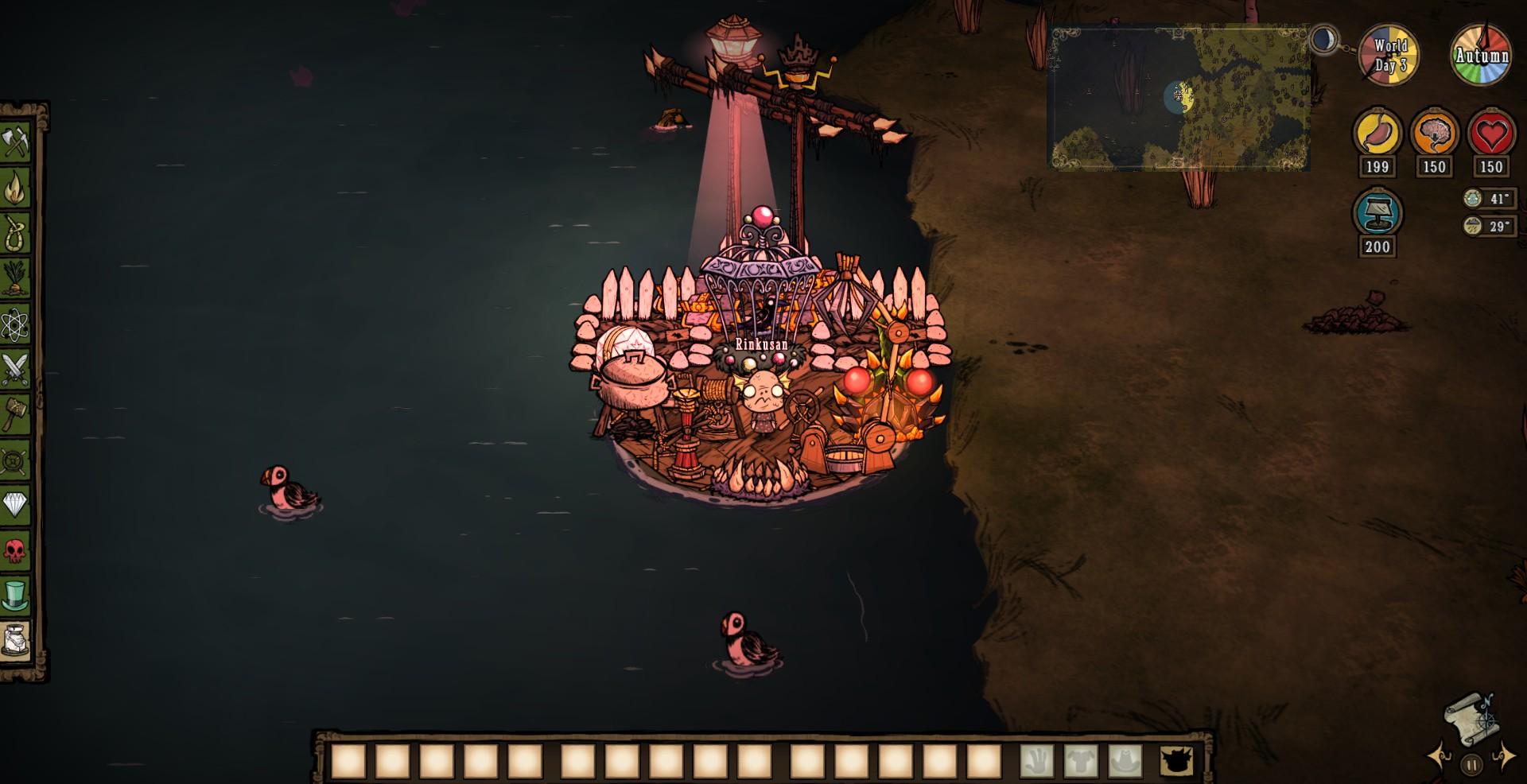Choose the Fight tab with crossed swords

[x=15, y=369]
